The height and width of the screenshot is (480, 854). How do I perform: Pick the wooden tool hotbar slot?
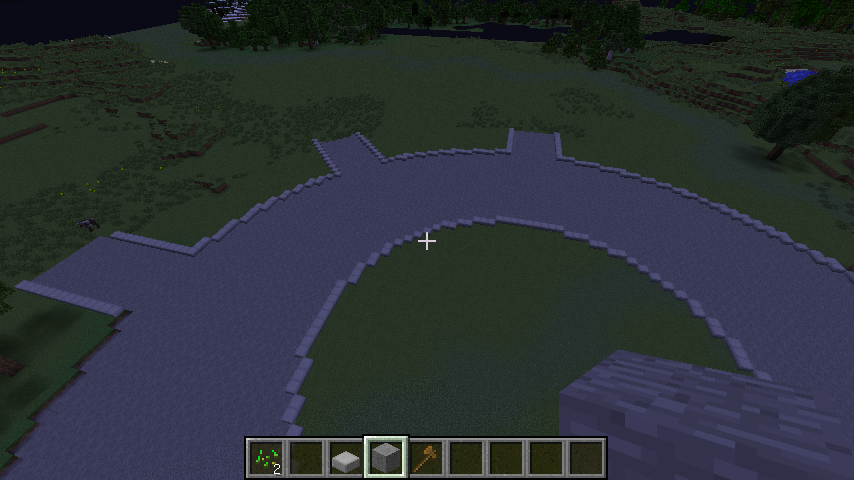425,458
